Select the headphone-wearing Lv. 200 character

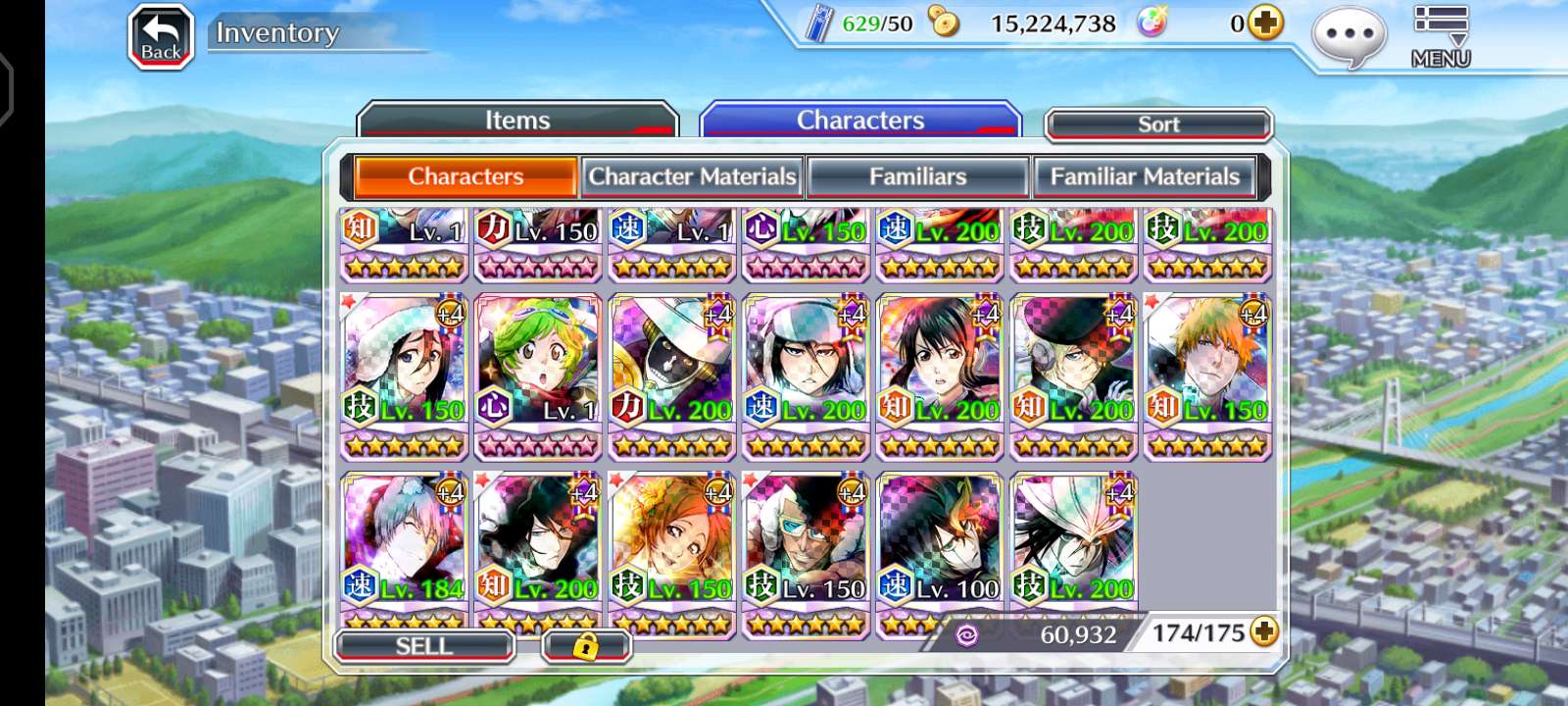[1073, 365]
